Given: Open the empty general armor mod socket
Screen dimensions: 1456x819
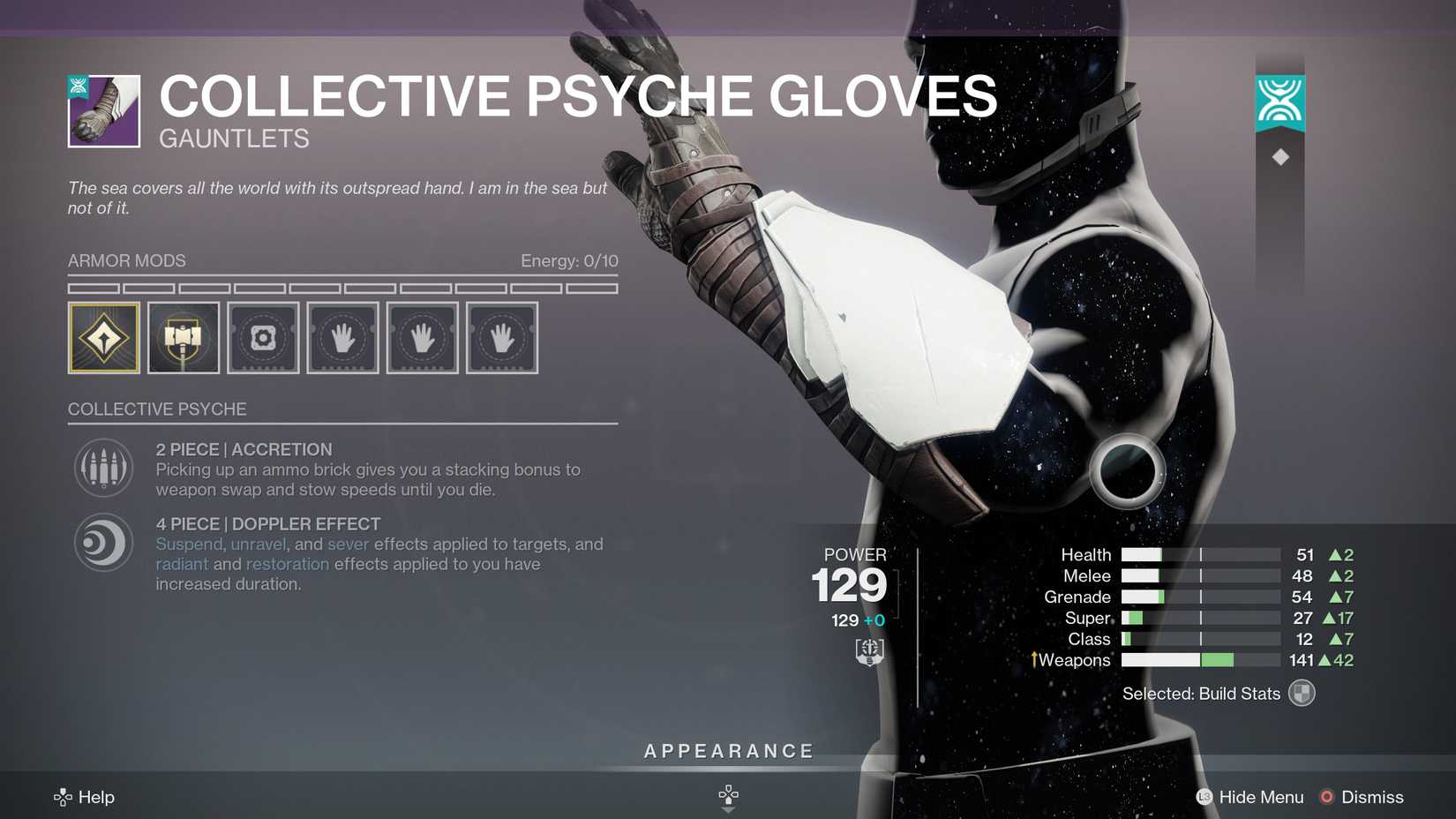Looking at the screenshot, I should coord(263,337).
